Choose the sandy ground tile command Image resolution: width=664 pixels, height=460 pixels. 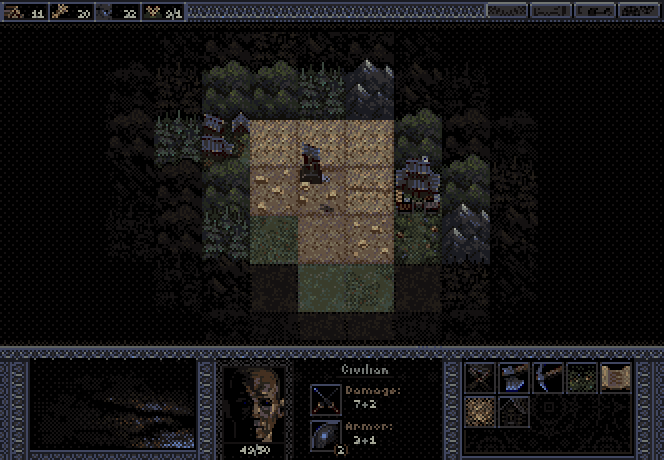481,410
